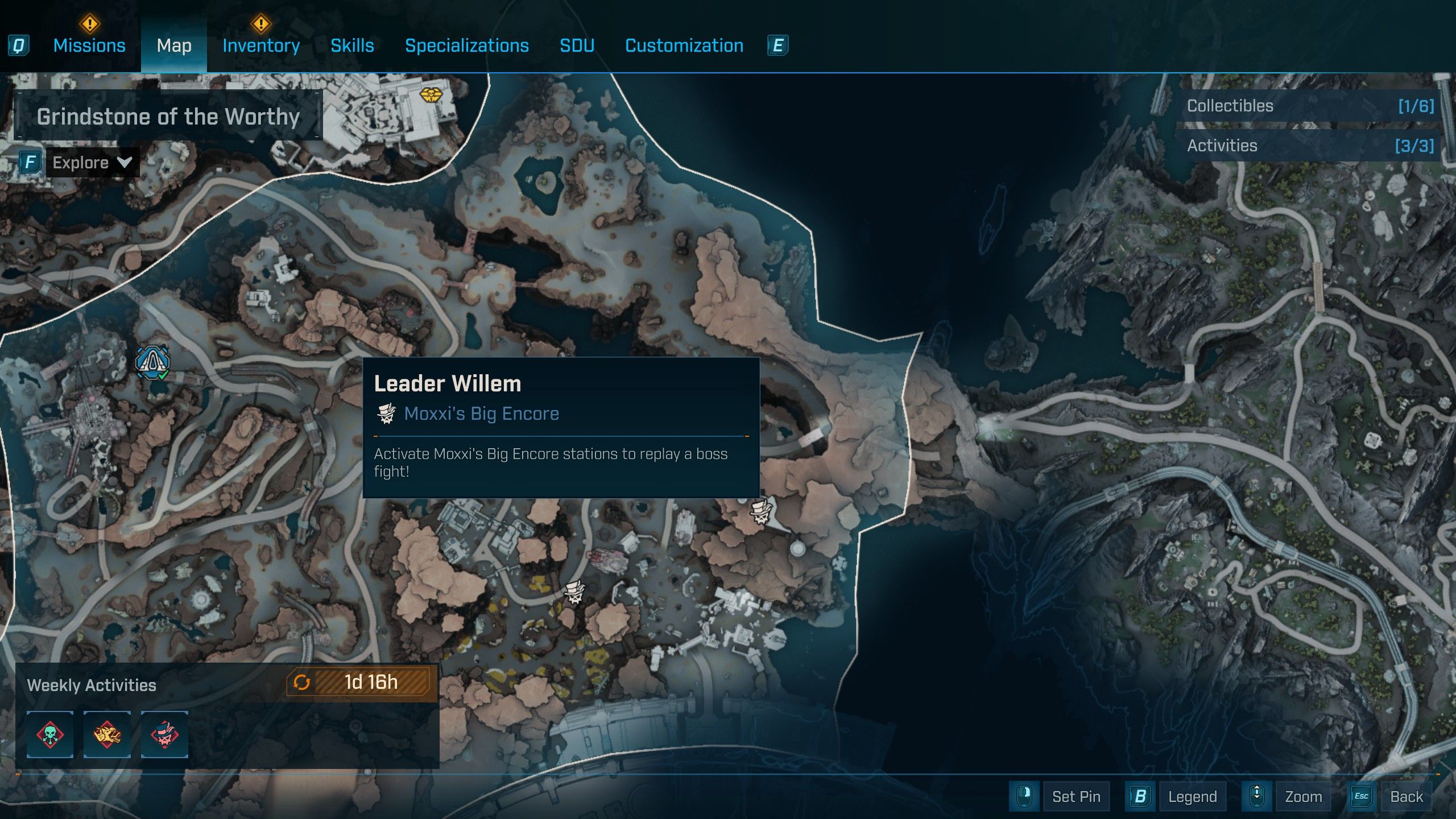
Task: Expand the Explore dropdown
Action: point(92,163)
